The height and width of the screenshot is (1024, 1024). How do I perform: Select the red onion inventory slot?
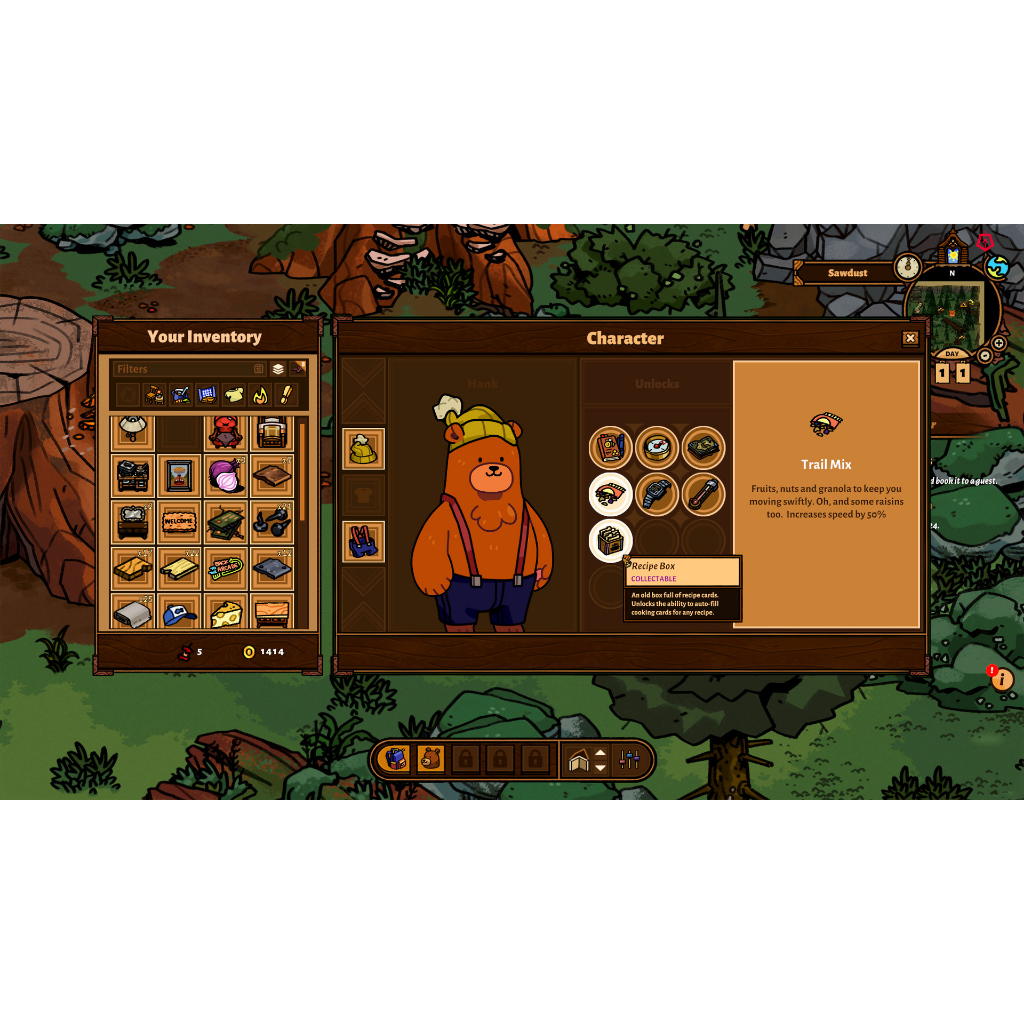click(226, 476)
